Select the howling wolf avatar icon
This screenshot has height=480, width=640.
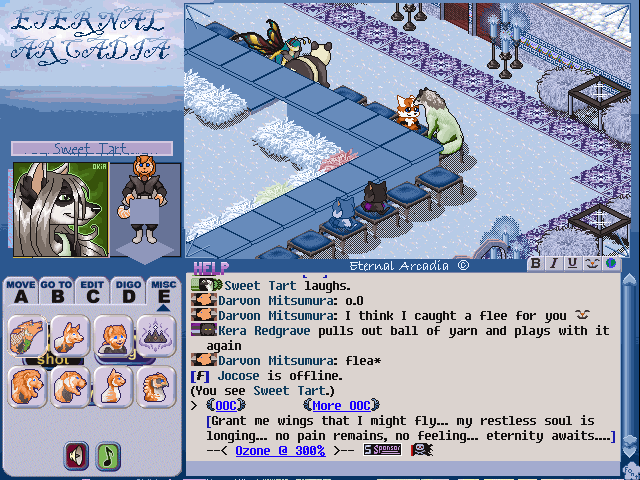click(28, 337)
